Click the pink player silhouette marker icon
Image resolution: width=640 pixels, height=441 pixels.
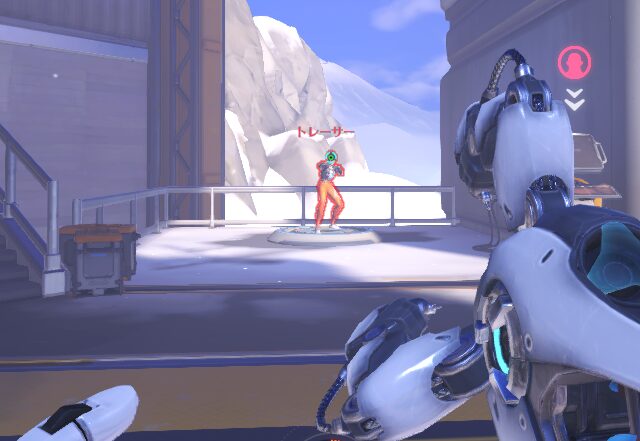click(x=573, y=62)
